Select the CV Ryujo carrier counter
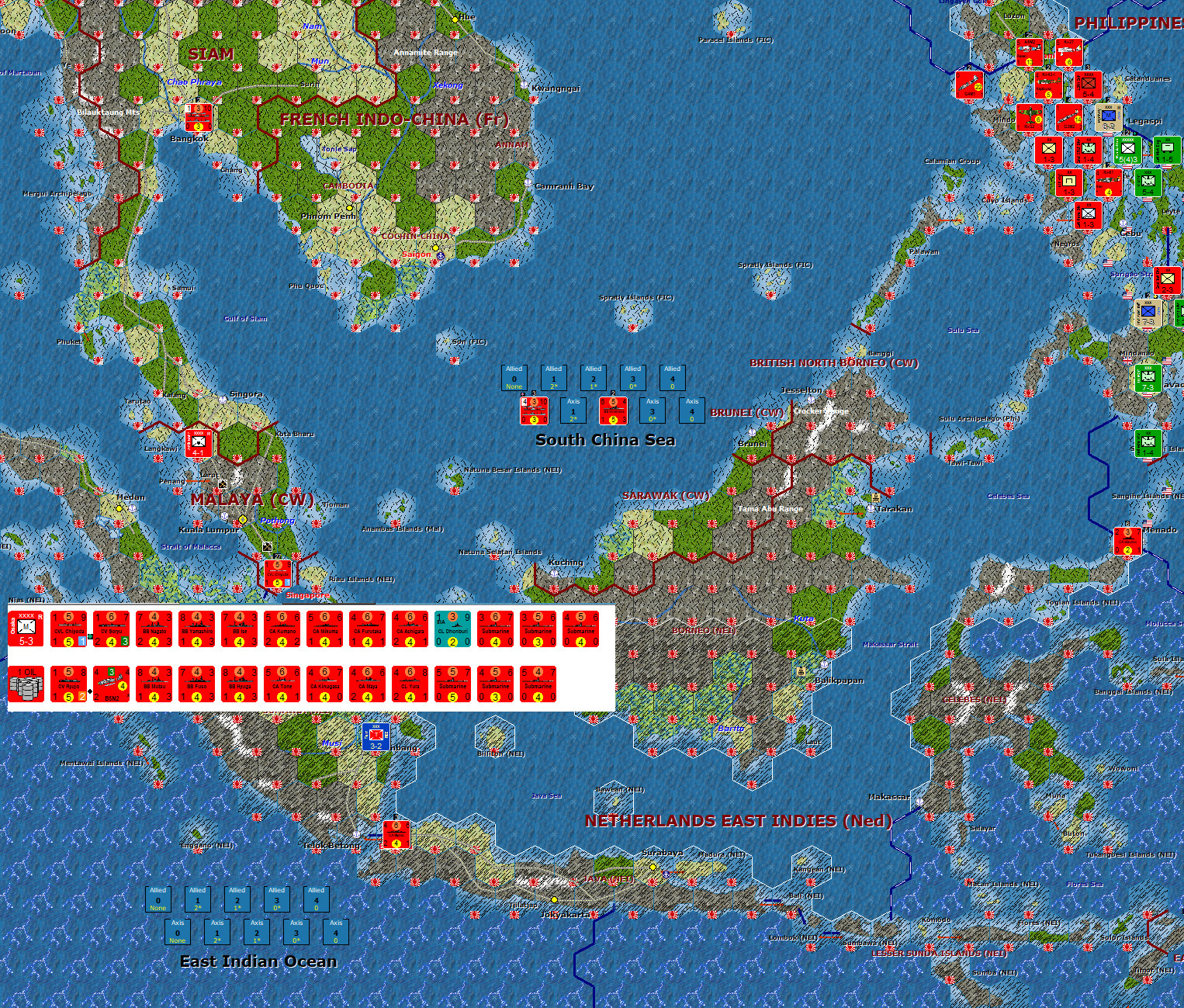The width and height of the screenshot is (1184, 1008). [x=68, y=684]
